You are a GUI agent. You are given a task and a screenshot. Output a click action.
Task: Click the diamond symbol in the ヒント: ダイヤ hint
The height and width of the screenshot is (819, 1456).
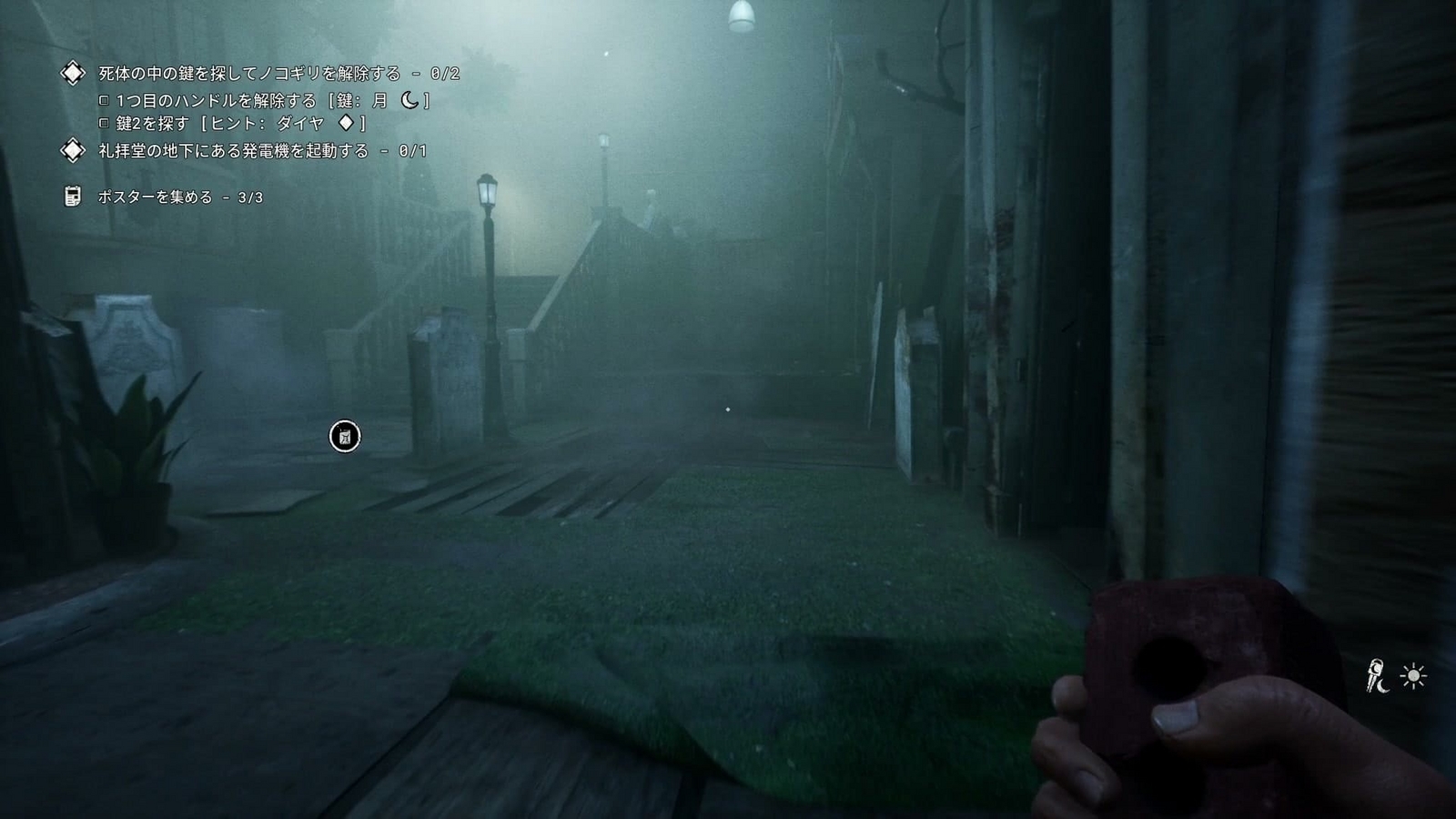[346, 124]
